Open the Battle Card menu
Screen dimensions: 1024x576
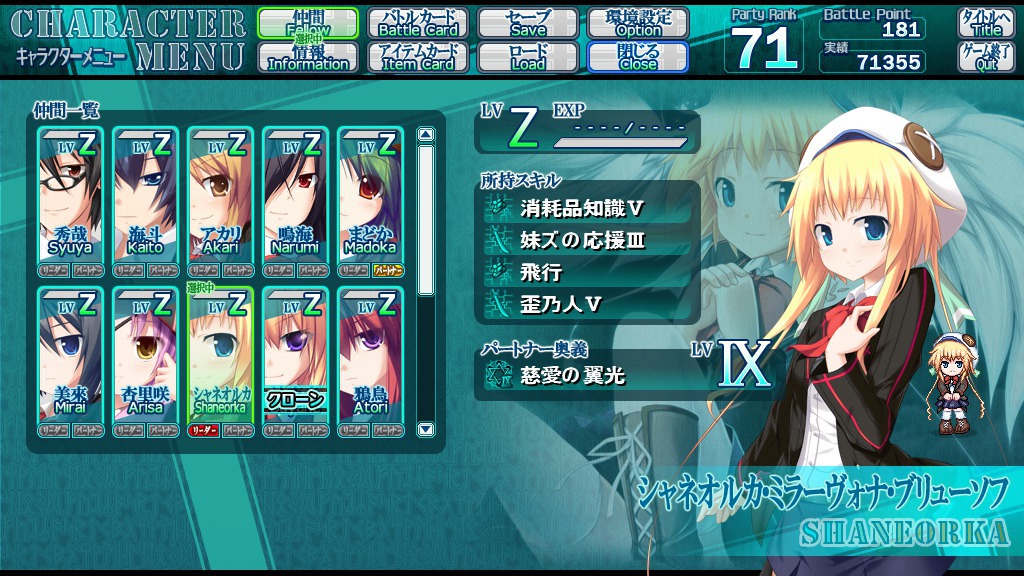point(418,23)
